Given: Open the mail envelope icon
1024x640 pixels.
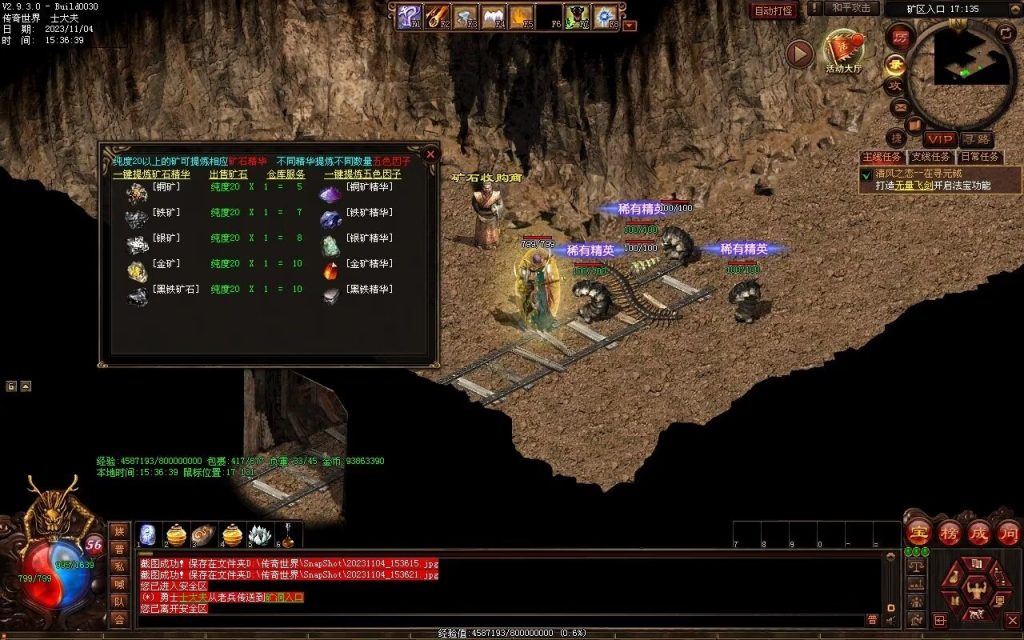Looking at the screenshot, I should pyautogui.click(x=899, y=107).
